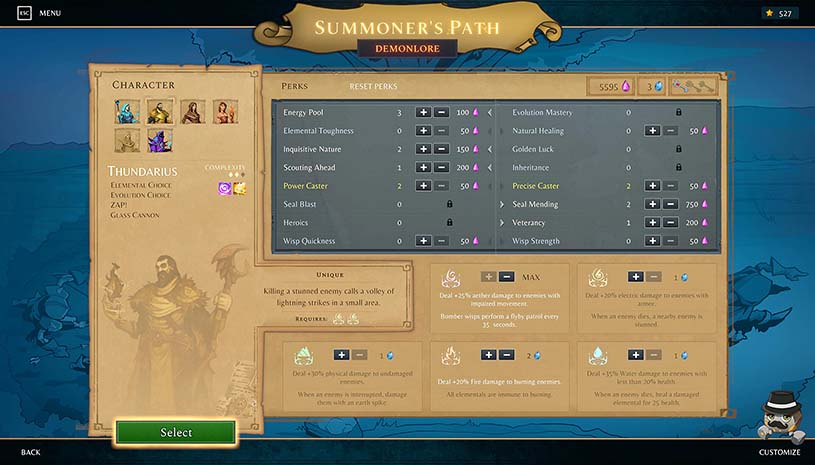Select the purple horned demon character portrait
Viewport: 815px width, 465px height.
159,141
